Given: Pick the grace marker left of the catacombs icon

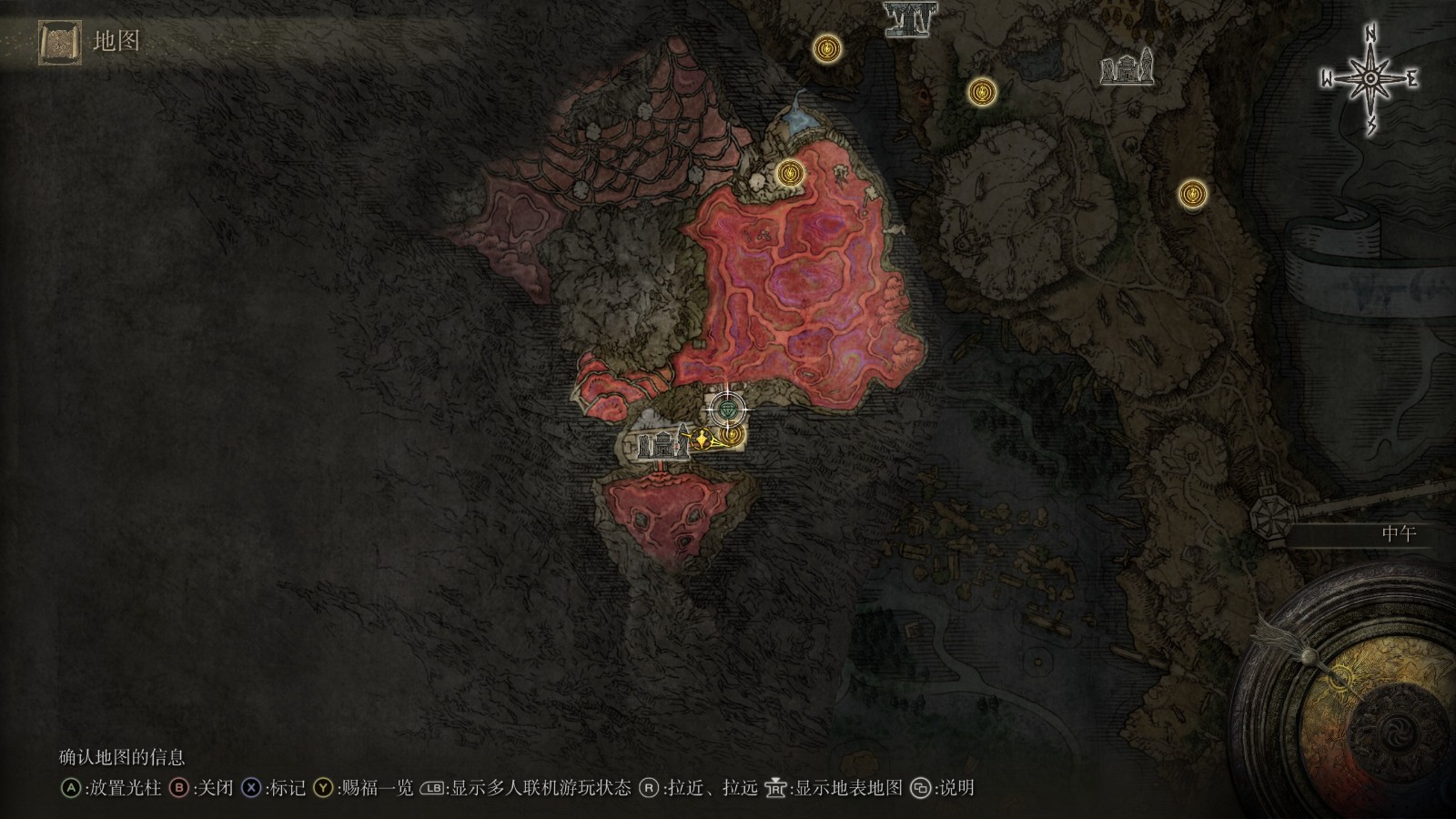Looking at the screenshot, I should [x=826, y=45].
